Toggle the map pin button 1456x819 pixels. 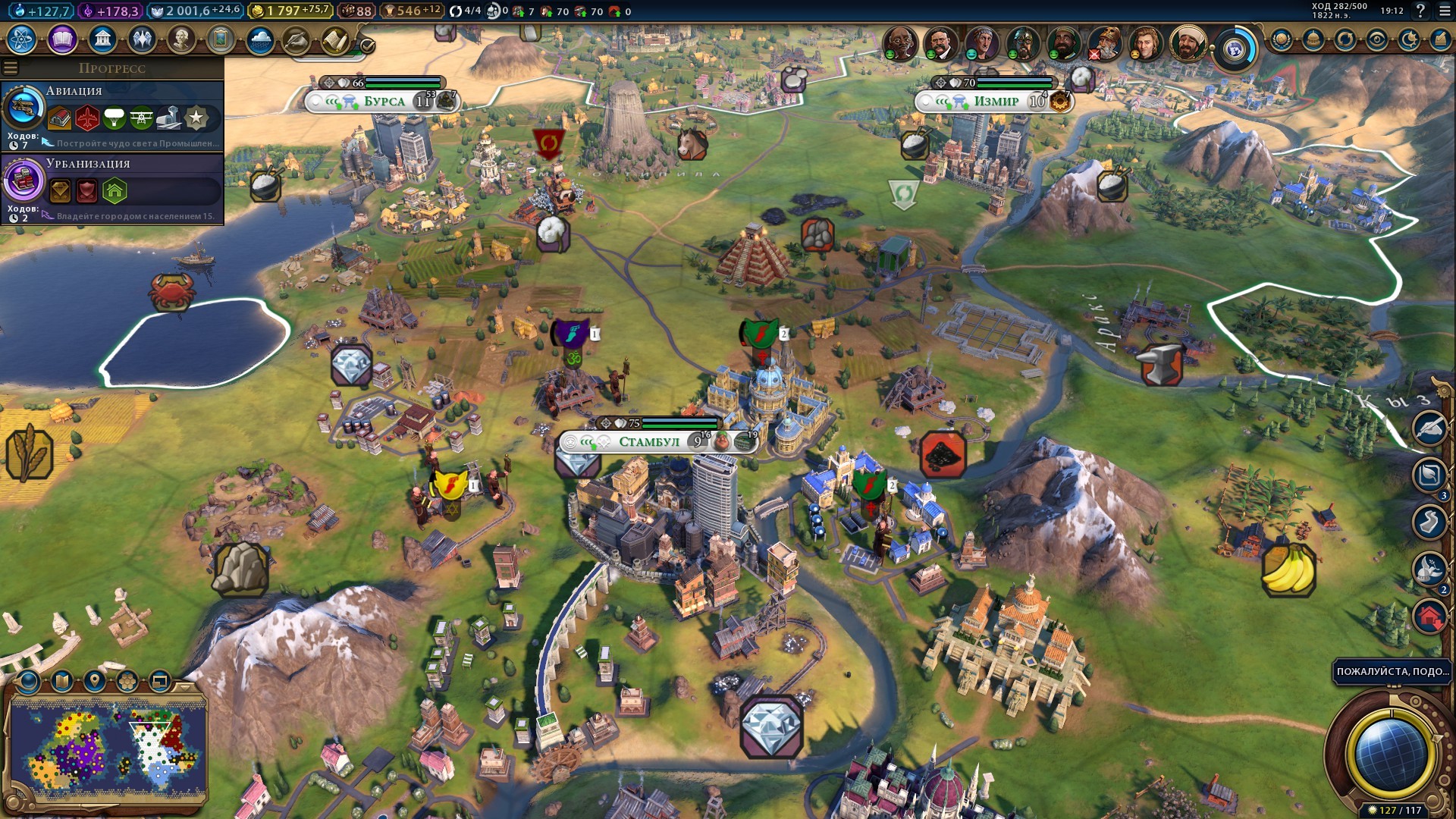coord(94,681)
